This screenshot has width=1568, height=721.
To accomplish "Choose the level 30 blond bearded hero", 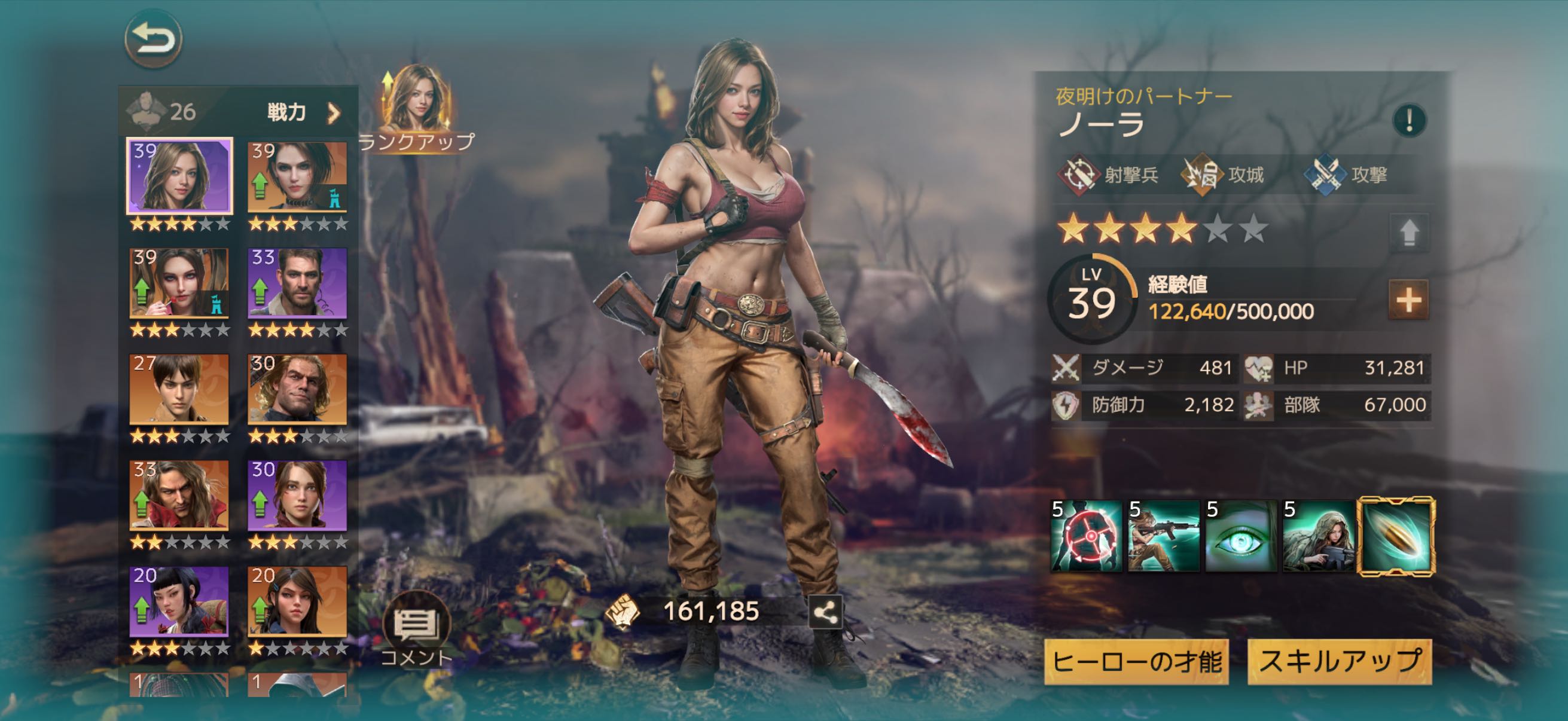I will [x=298, y=389].
